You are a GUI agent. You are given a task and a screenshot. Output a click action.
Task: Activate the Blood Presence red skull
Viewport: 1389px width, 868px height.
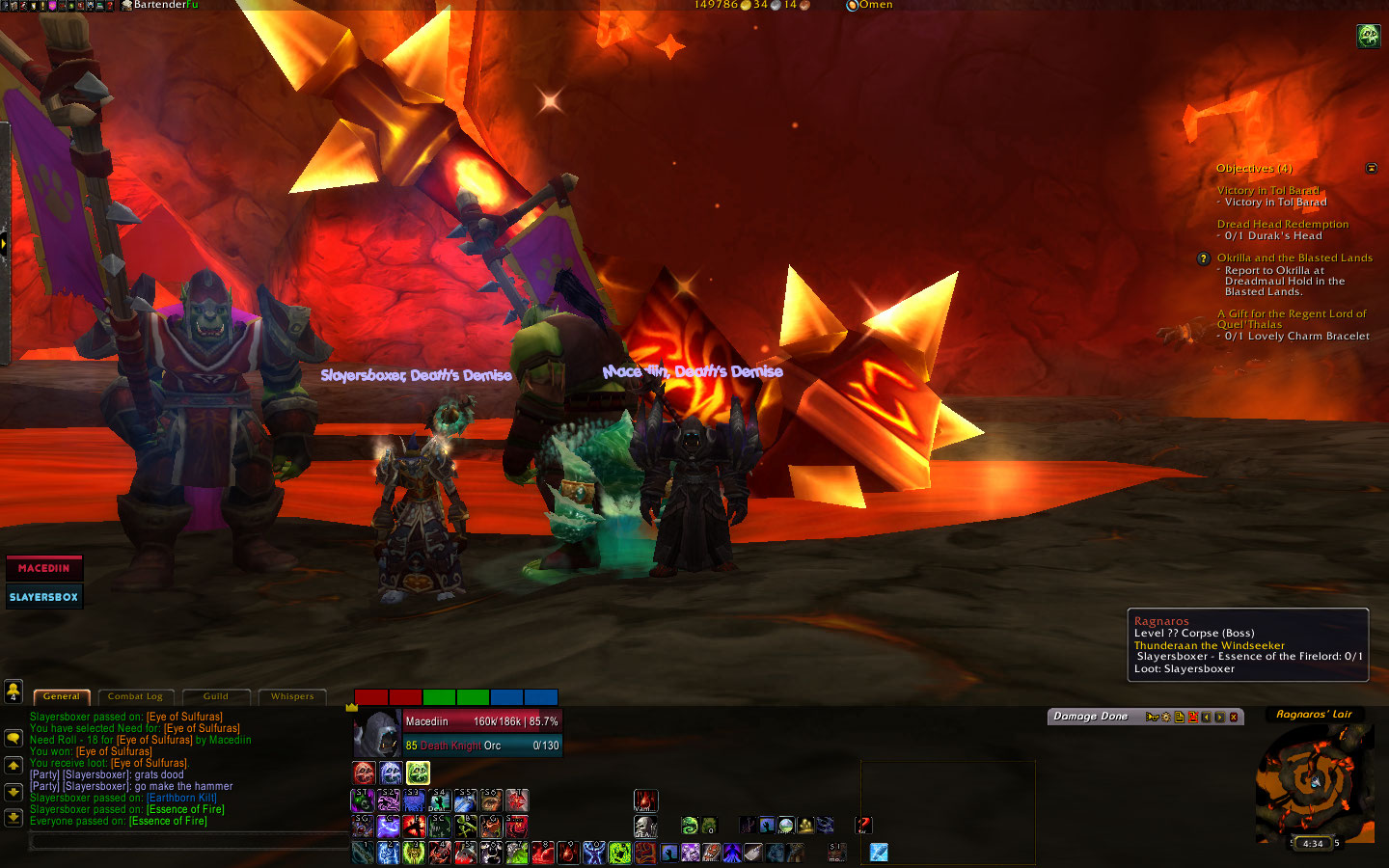(364, 773)
